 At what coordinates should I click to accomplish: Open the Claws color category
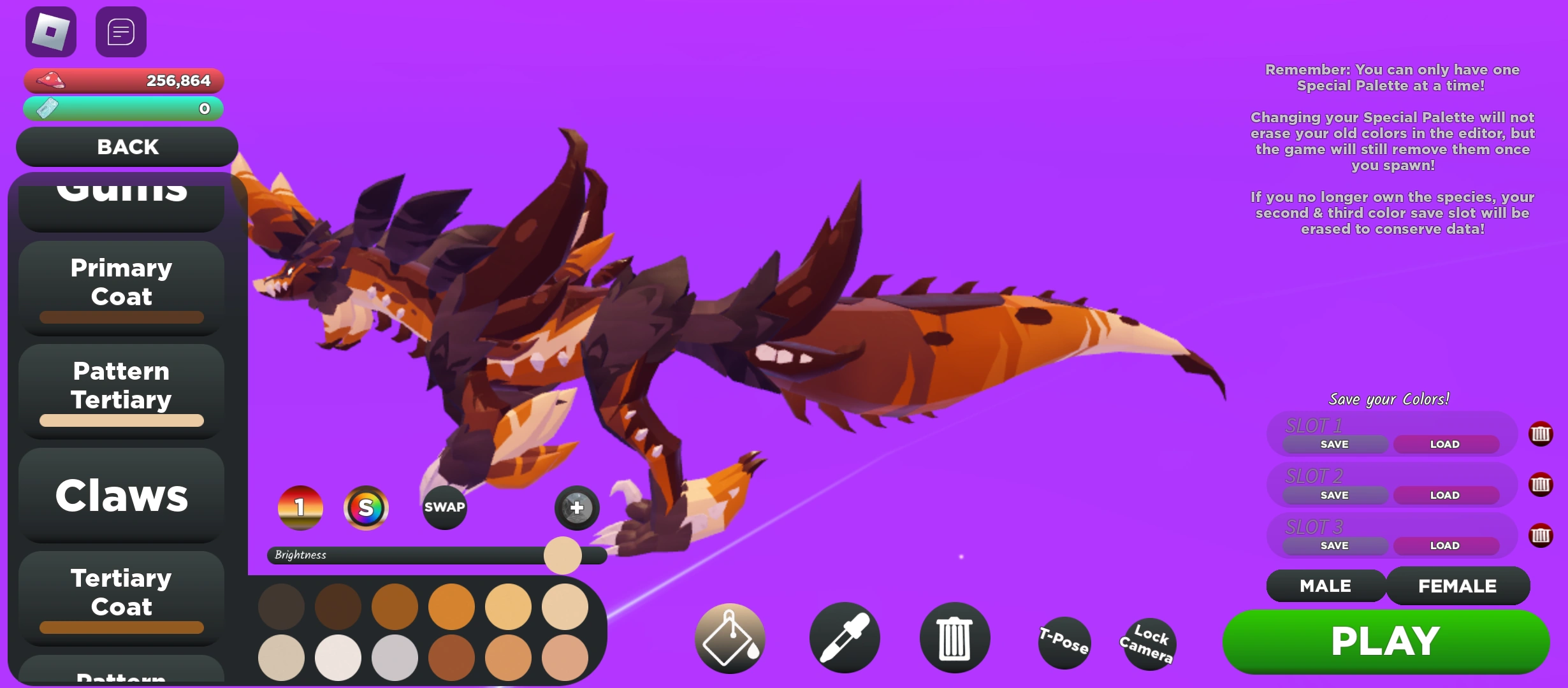tap(121, 496)
